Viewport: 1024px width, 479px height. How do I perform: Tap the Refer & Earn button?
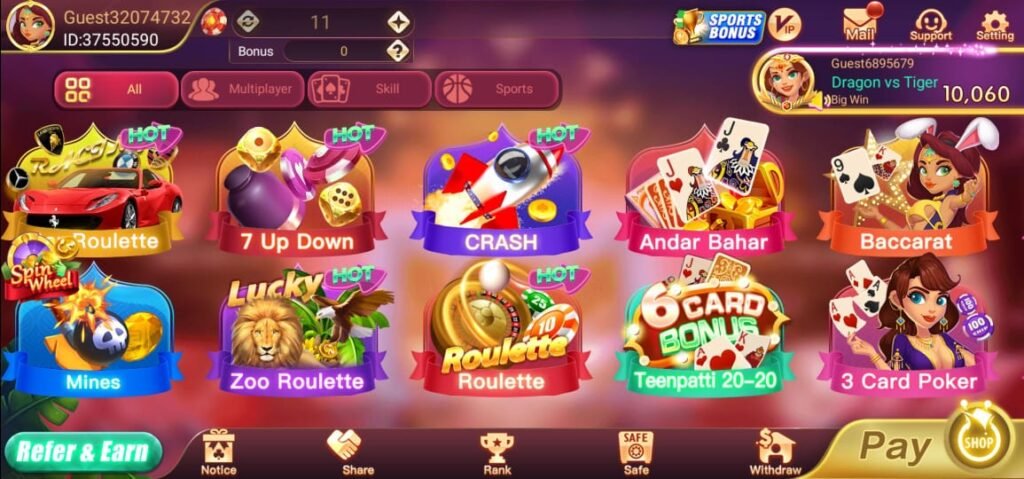point(83,452)
